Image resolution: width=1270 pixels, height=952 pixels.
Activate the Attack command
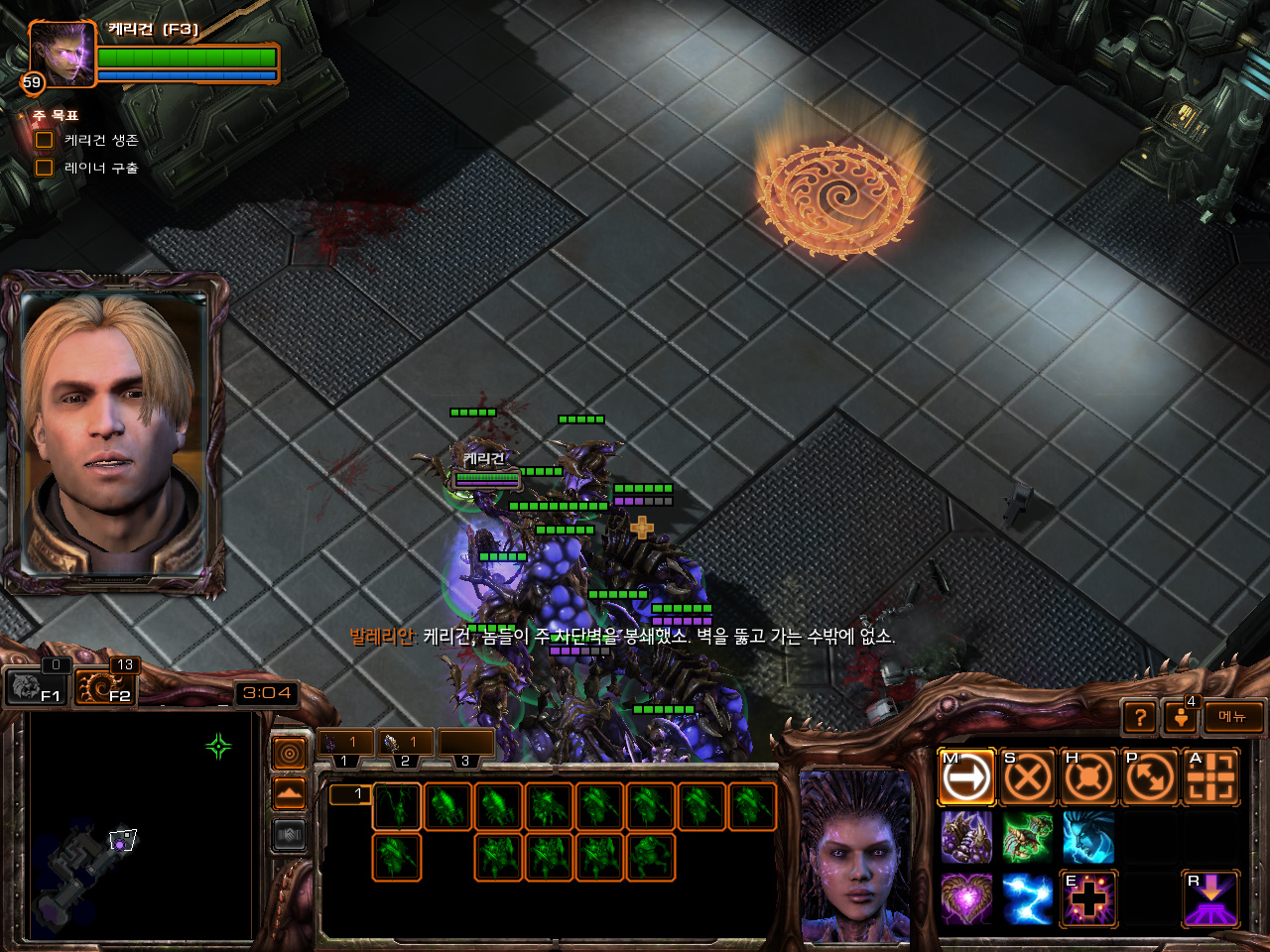[1211, 777]
